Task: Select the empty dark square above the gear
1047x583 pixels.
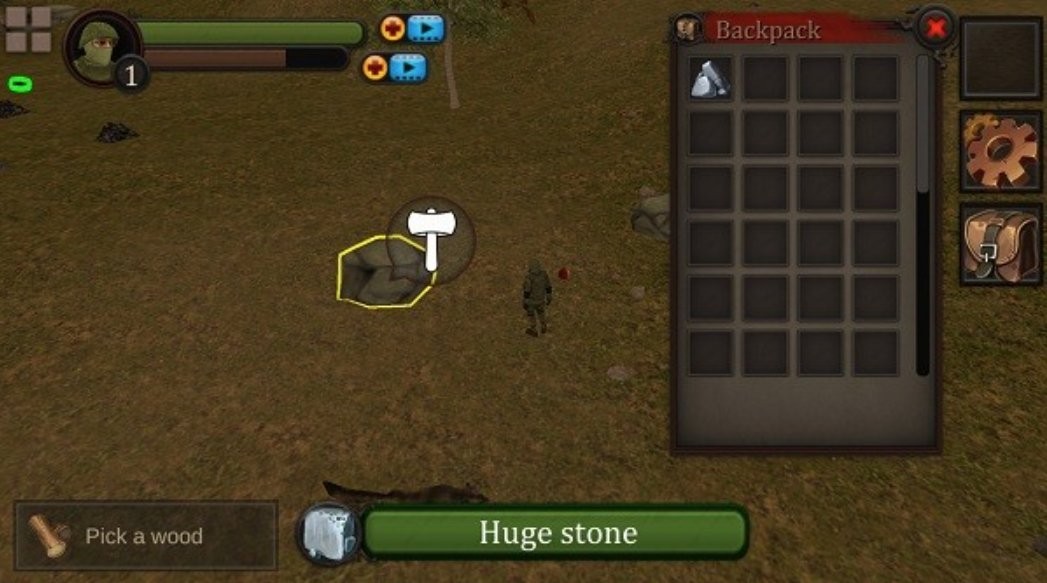Action: click(1001, 58)
